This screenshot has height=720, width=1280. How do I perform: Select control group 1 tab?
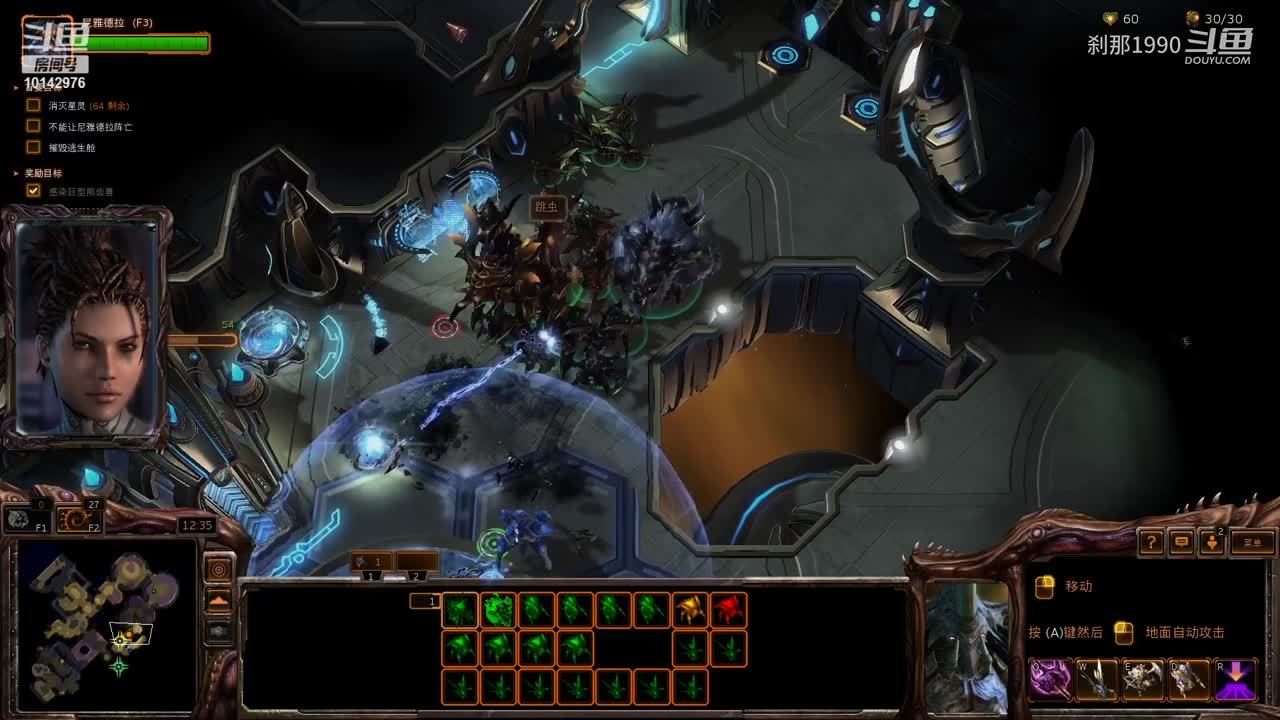(371, 564)
